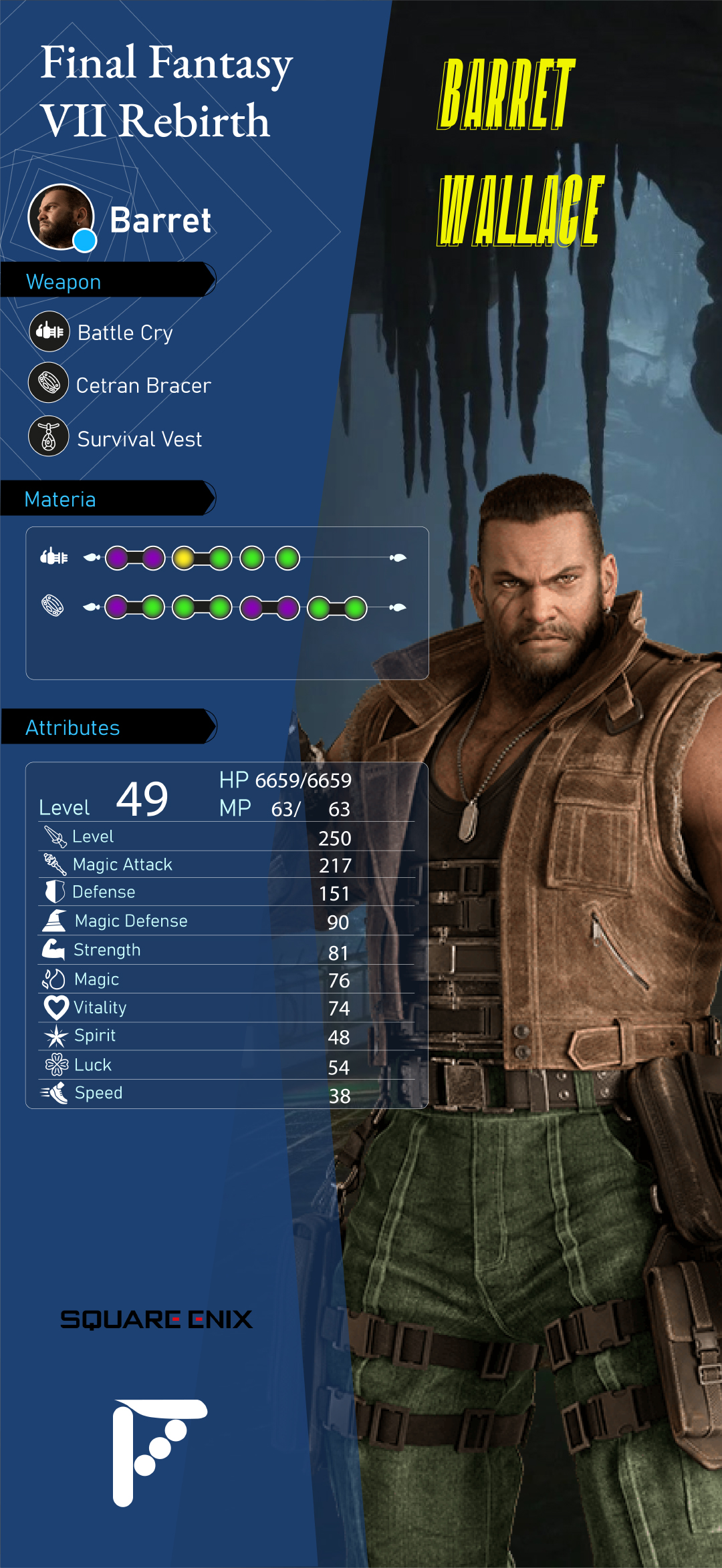Screen dimensions: 722x1568
Task: Click the bracer icon in the materia panel
Action: pos(53,606)
